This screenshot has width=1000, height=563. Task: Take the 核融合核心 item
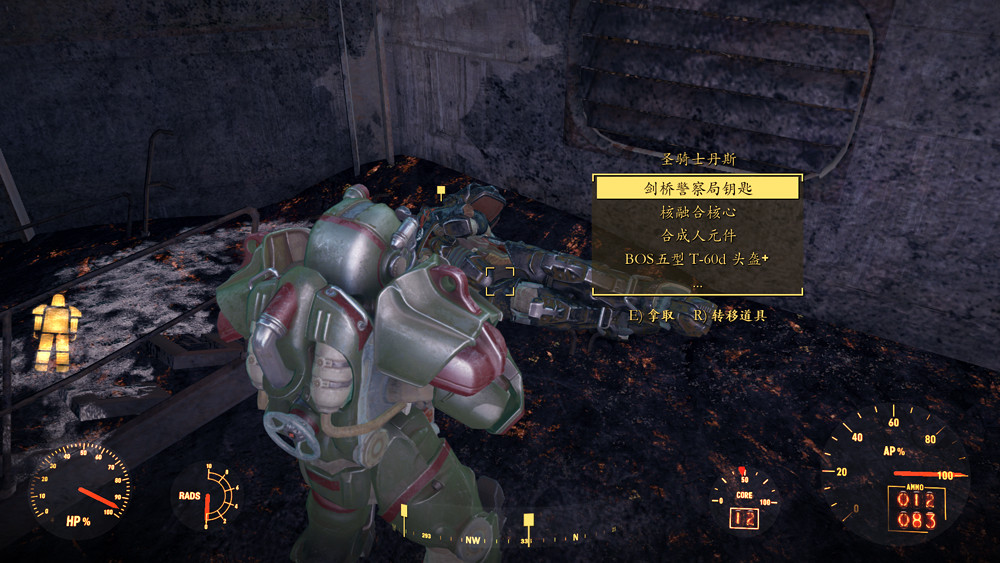coord(697,212)
